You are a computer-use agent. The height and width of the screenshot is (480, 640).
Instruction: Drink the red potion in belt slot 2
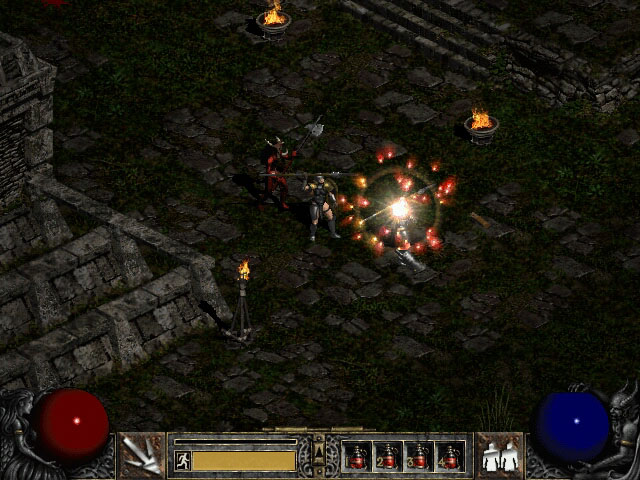387,457
